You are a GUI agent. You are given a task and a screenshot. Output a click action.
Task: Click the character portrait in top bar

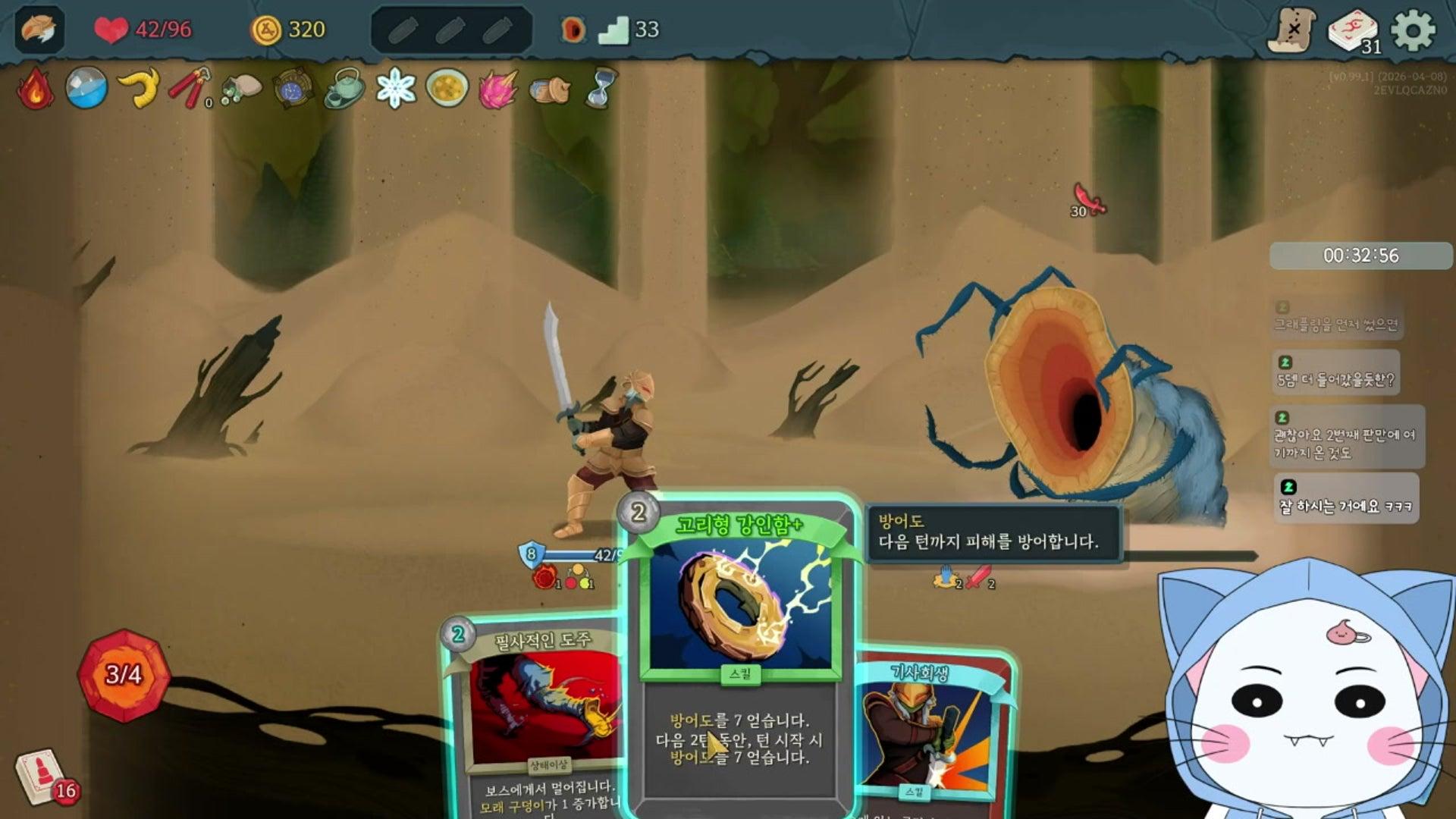39,30
